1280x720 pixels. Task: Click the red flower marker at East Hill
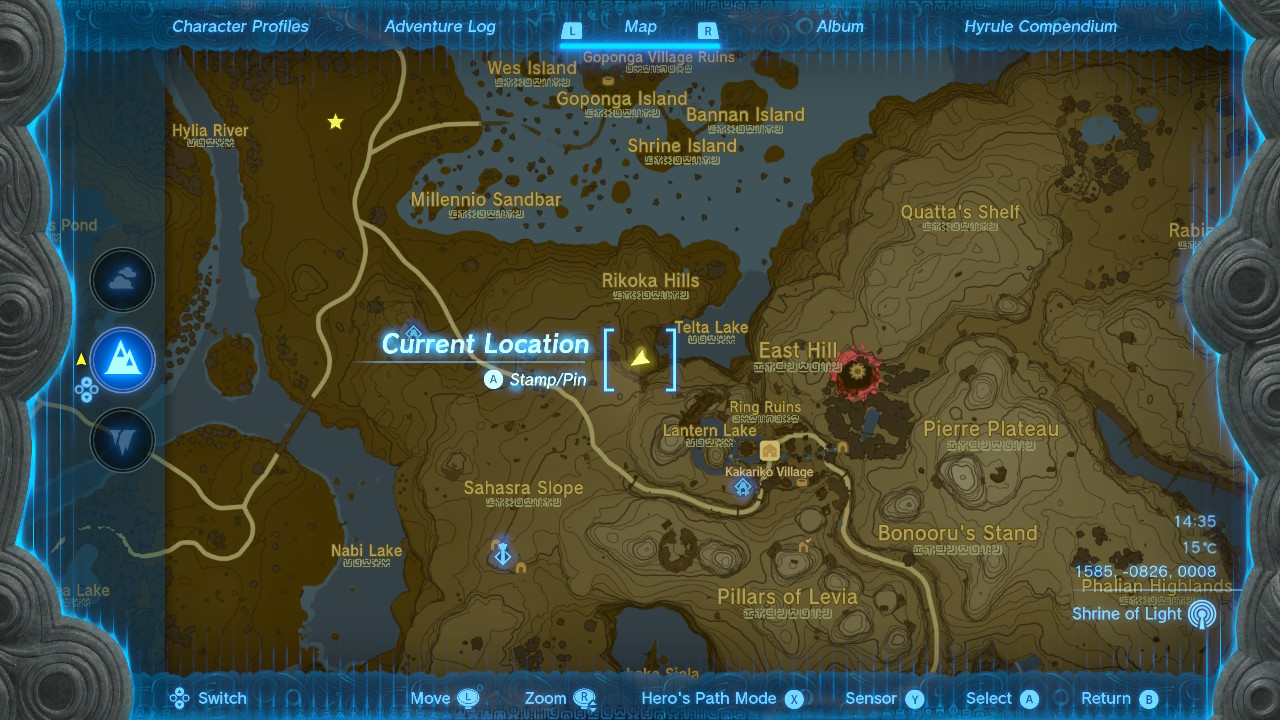857,373
